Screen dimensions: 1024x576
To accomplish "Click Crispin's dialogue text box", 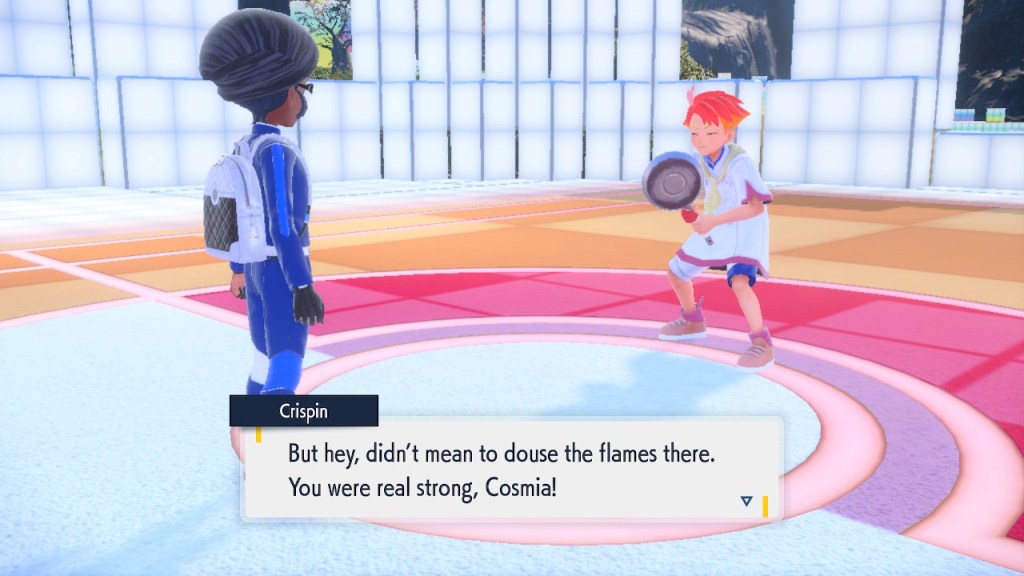I will tap(510, 470).
